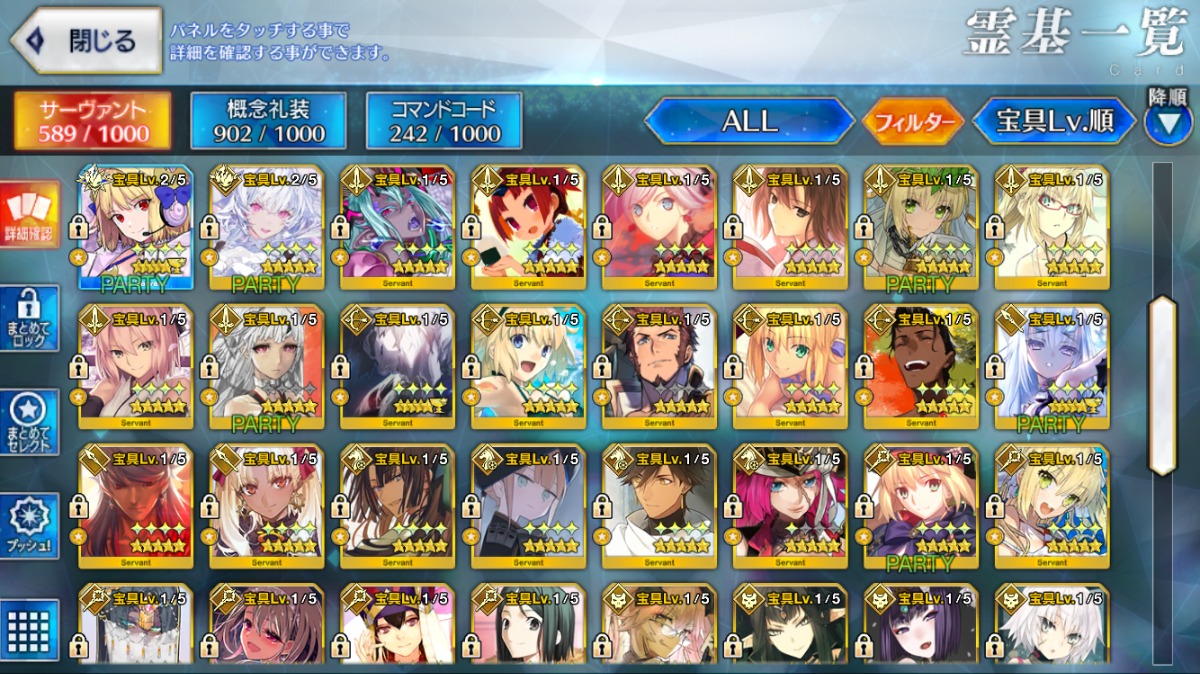Select the teal-haired servant on pink card

pyautogui.click(x=397, y=228)
